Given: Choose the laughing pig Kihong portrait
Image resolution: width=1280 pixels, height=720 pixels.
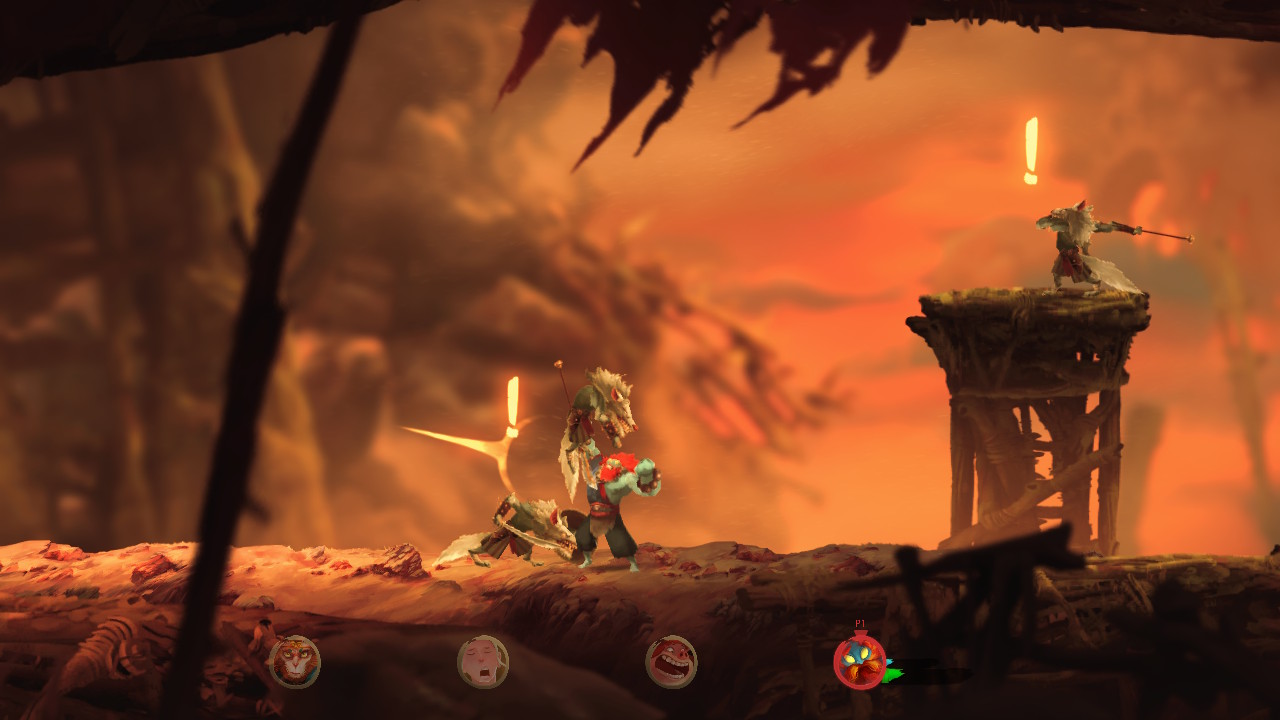Looking at the screenshot, I should pos(671,662).
